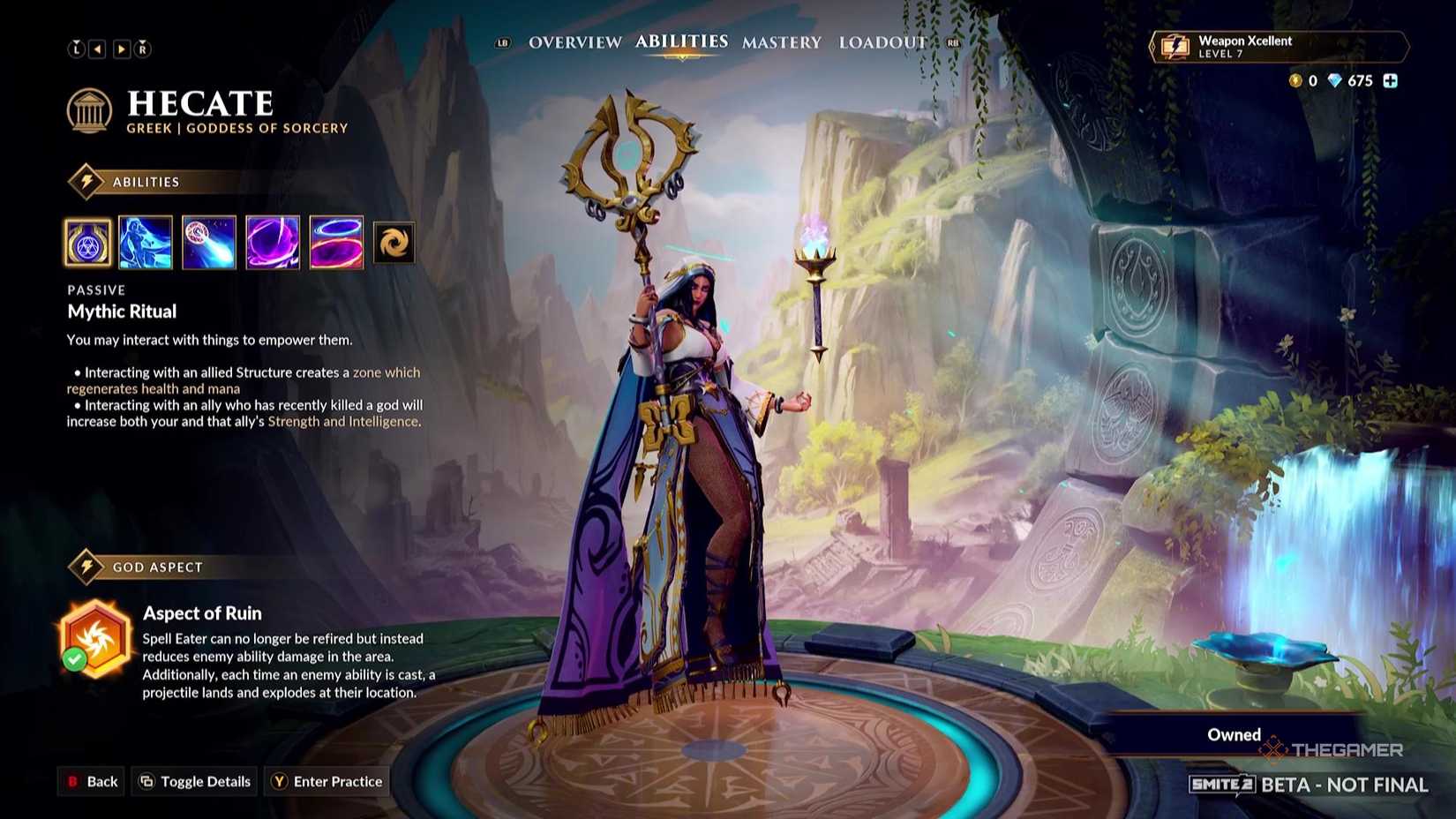This screenshot has width=1456, height=819.
Task: Click the Greek pantheon temple icon beside HECATE
Action: coord(91,111)
